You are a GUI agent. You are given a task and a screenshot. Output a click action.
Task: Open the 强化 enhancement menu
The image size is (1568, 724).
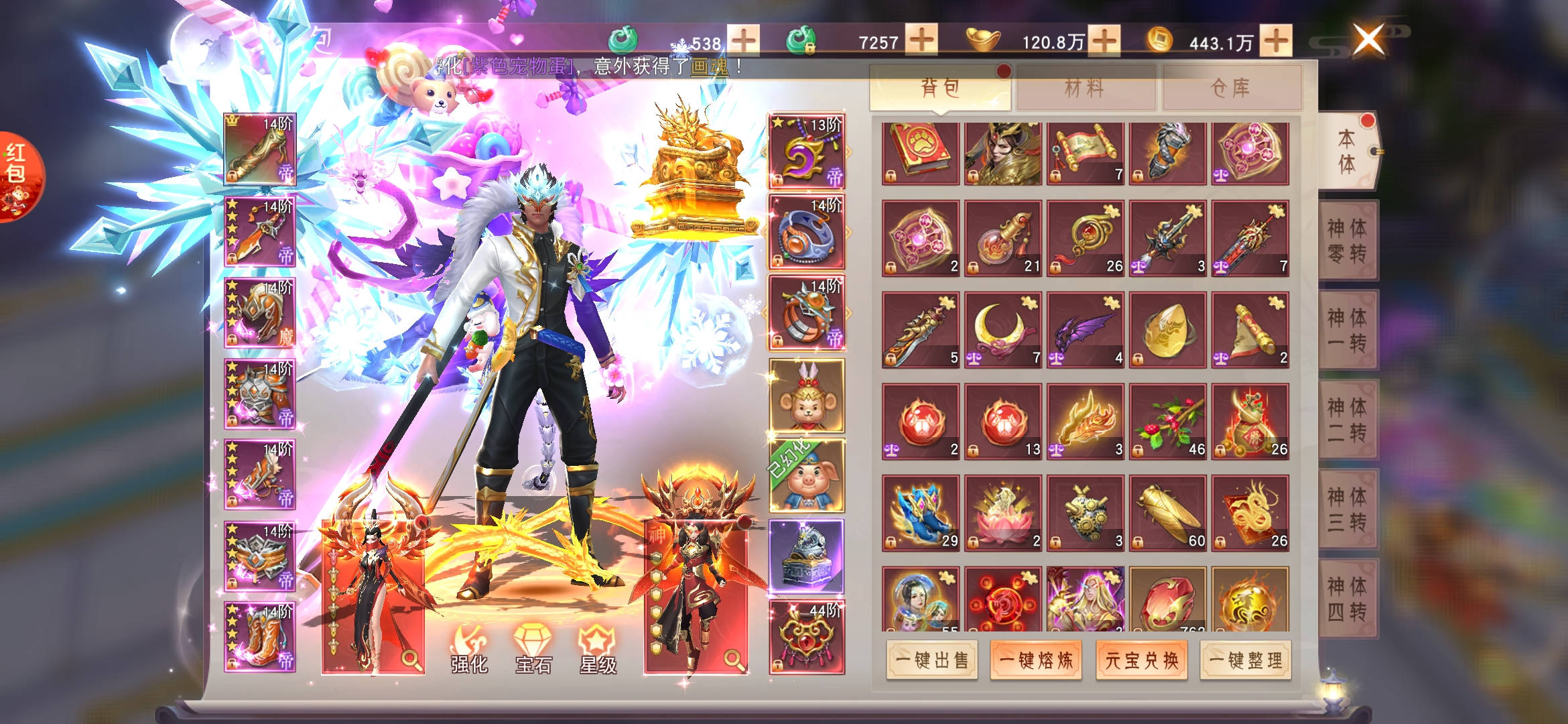(469, 650)
